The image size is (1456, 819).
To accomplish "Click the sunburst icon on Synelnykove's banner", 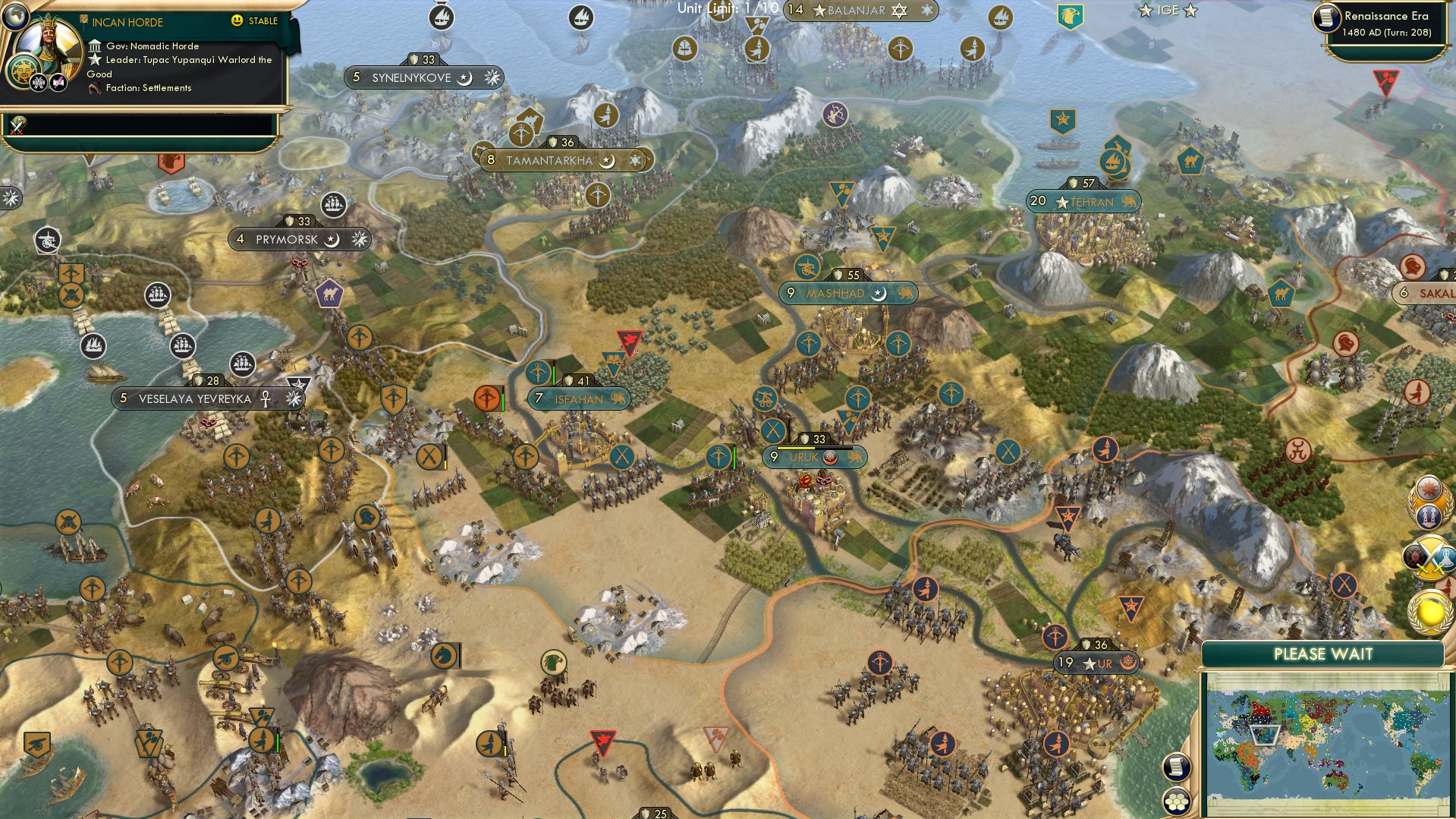I will 492,77.
